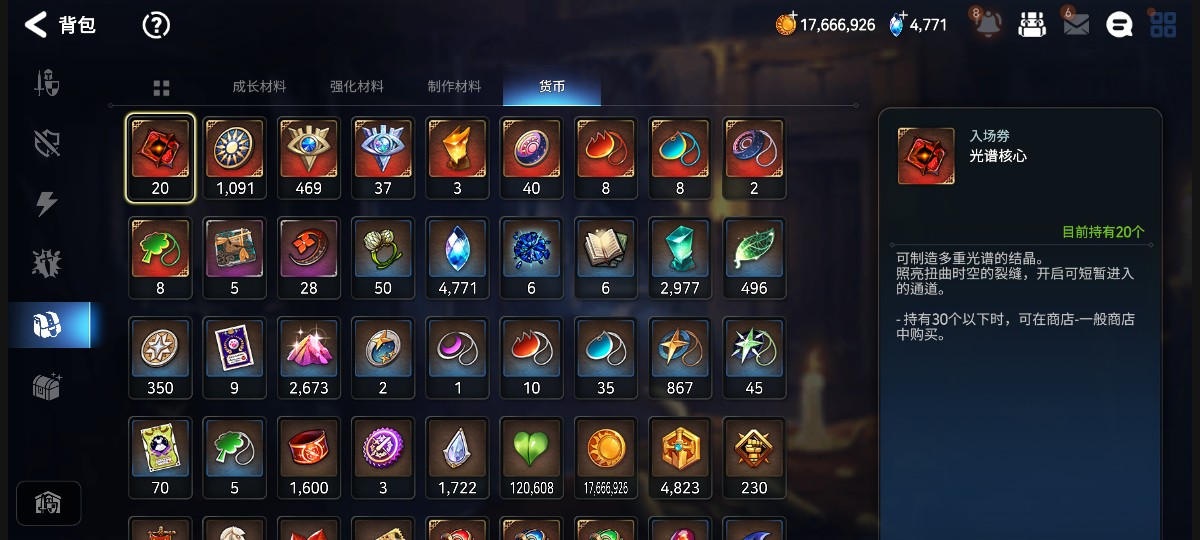Select the 货币 tab
Image resolution: width=1200 pixels, height=540 pixels.
click(x=552, y=87)
